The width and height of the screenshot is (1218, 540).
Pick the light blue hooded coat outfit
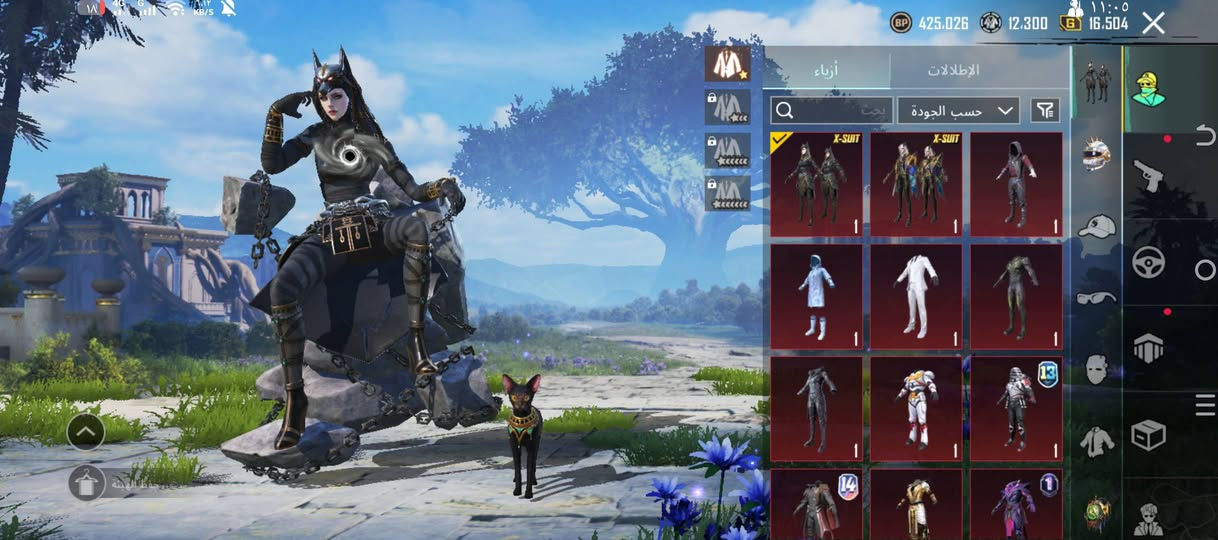click(816, 297)
